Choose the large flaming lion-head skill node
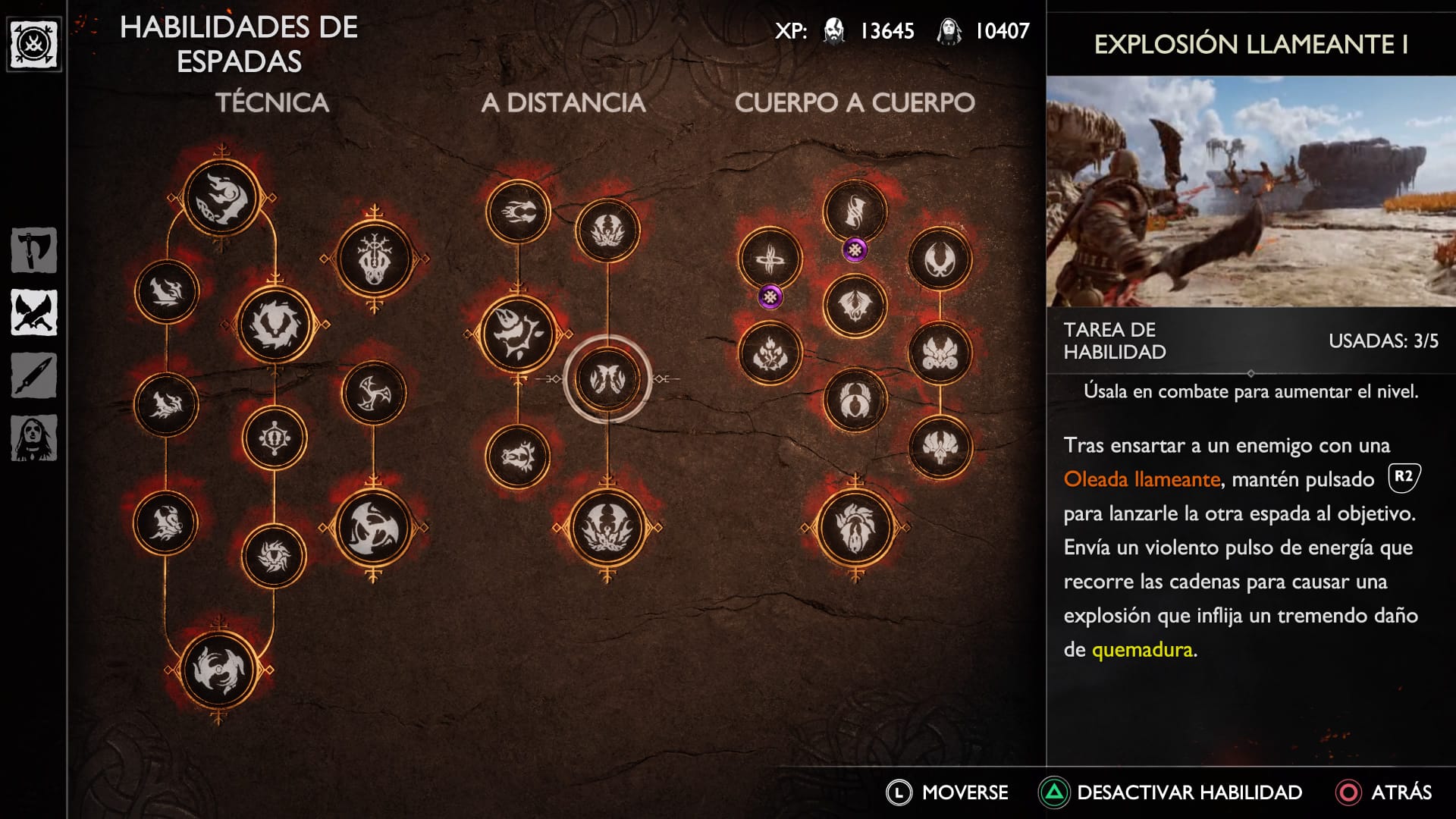1456x819 pixels. (855, 527)
